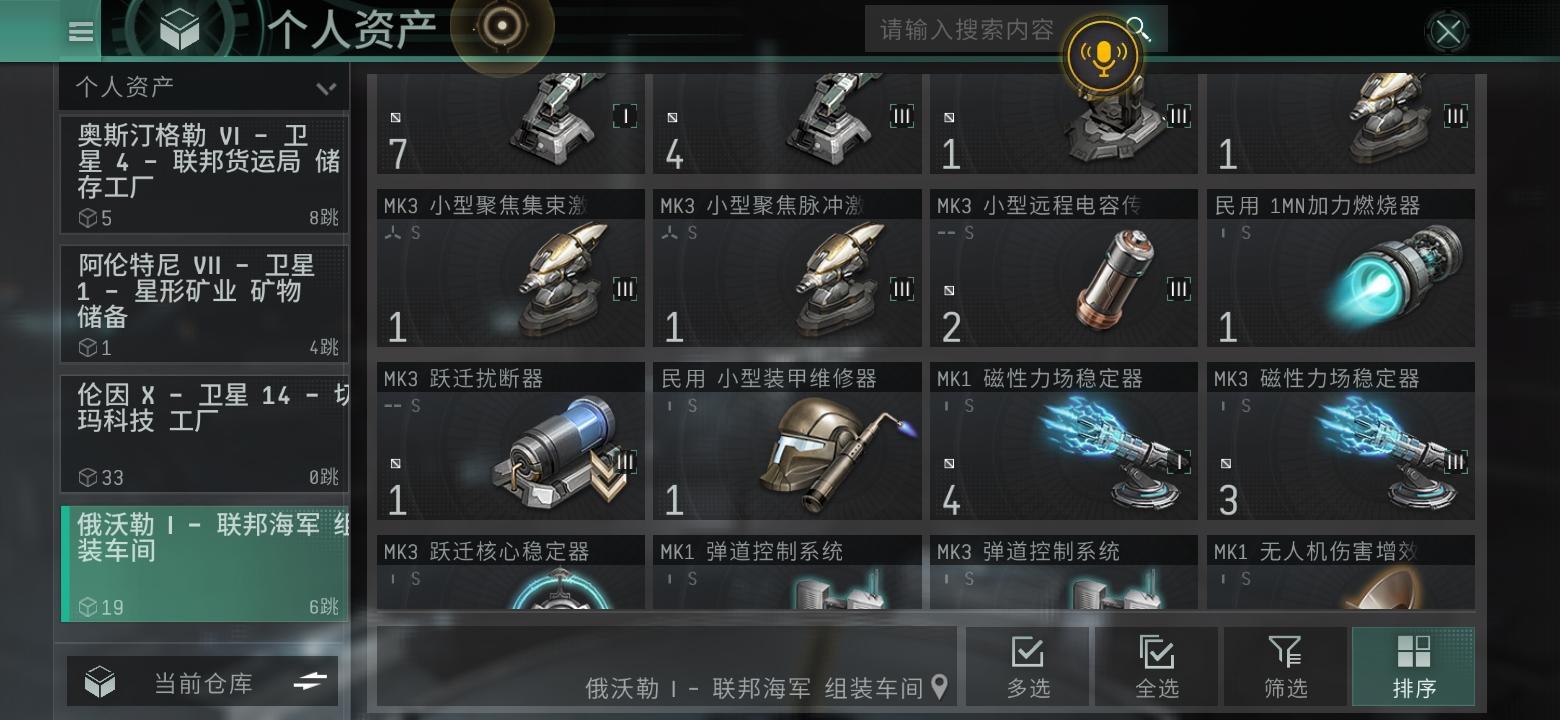
Task: Enable 多选 multi-select mode
Action: tap(1028, 666)
